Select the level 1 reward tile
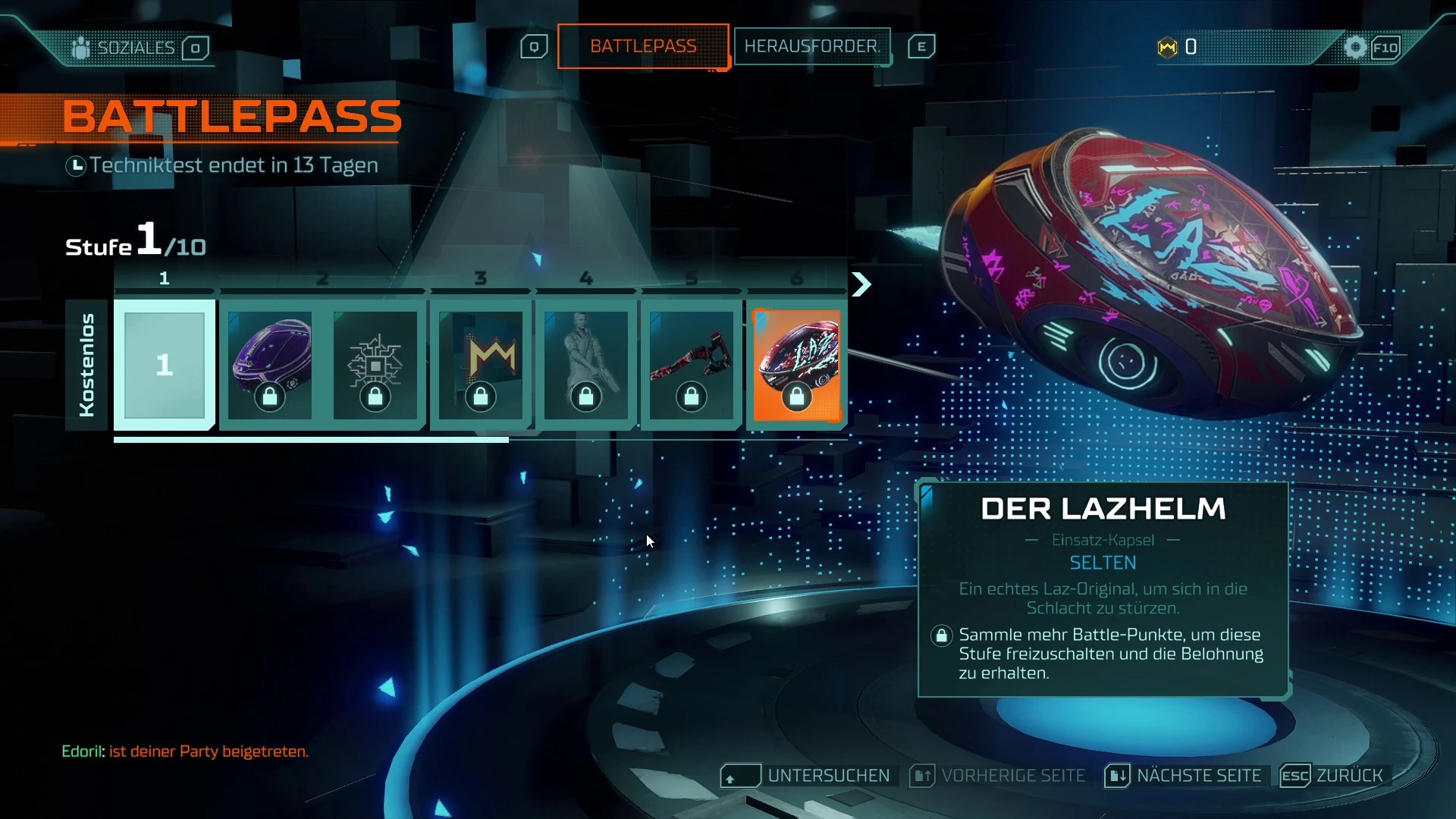This screenshot has width=1456, height=819. [x=165, y=365]
